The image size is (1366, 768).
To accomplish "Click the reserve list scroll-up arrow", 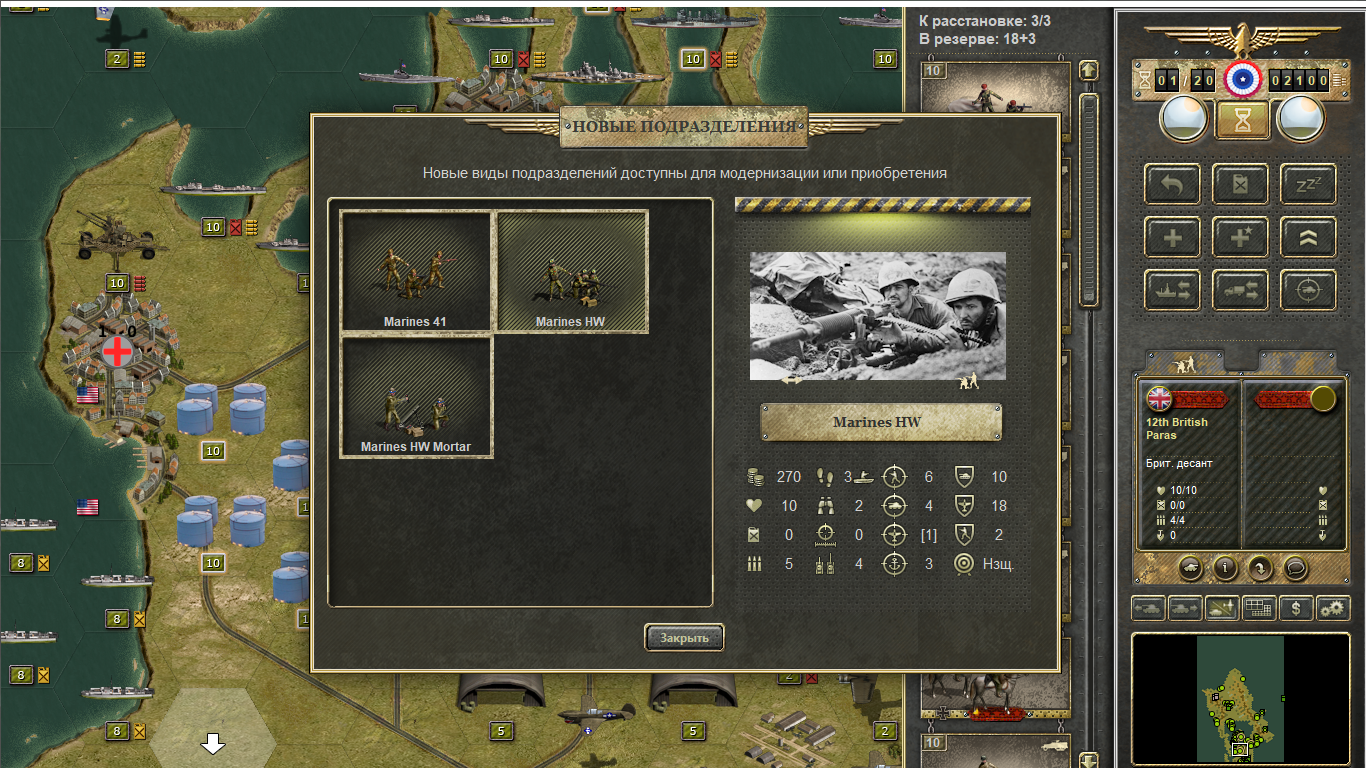I will (1089, 71).
